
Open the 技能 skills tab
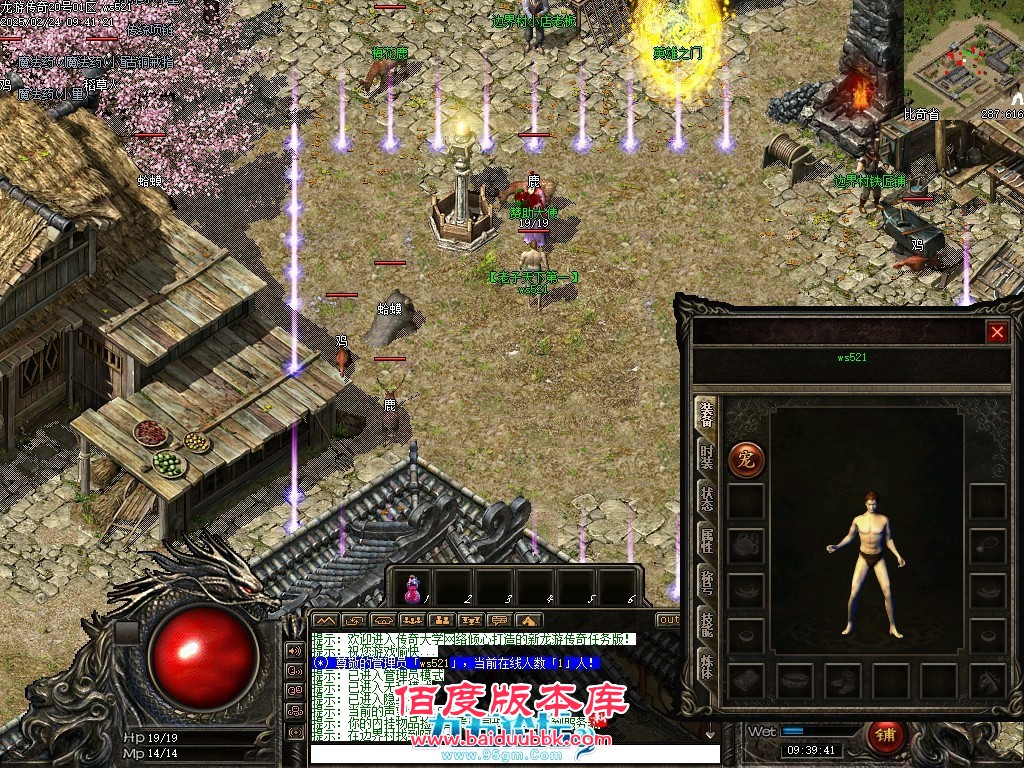coord(706,624)
